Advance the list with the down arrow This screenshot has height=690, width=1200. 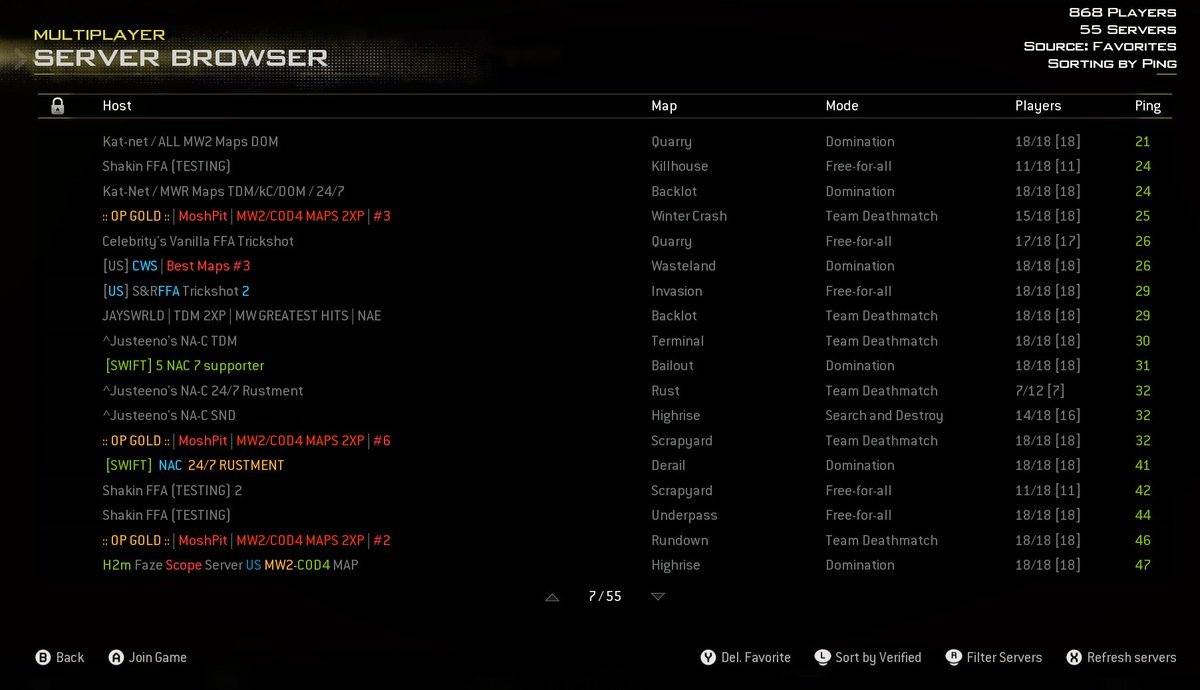point(658,597)
